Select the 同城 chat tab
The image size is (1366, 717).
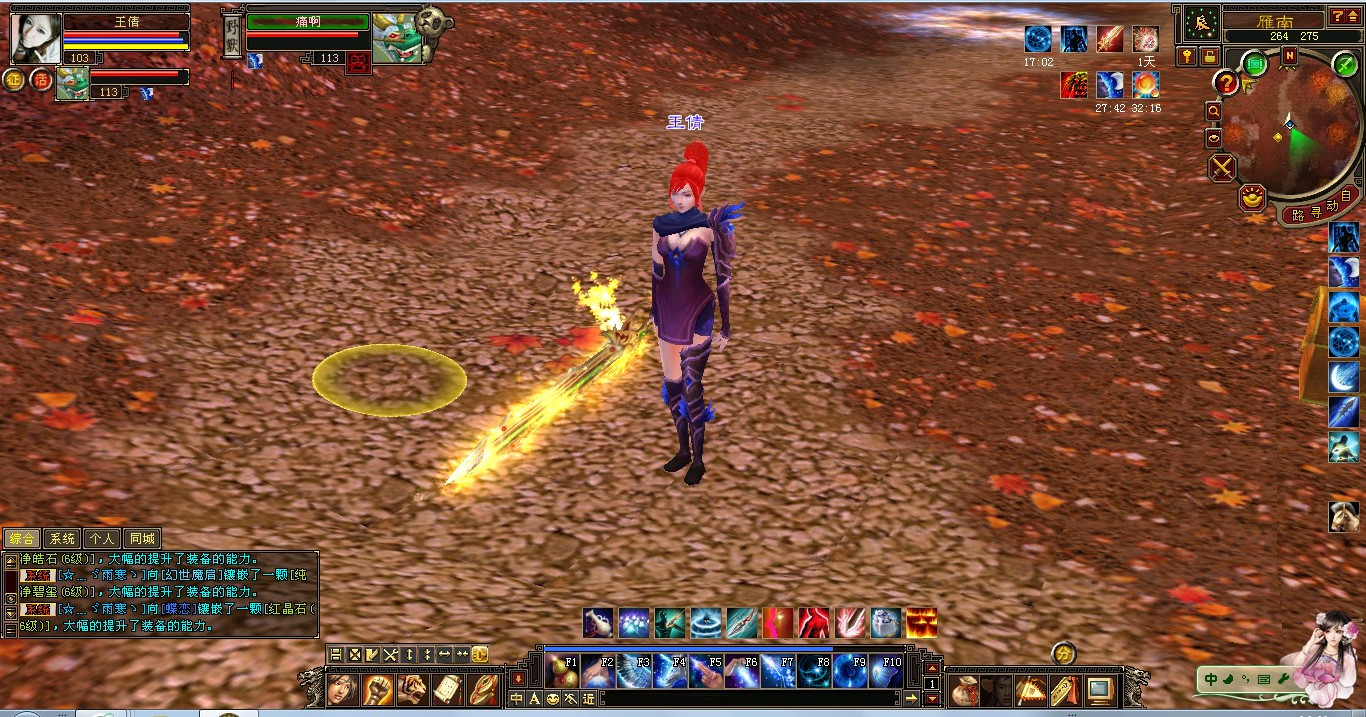[x=142, y=539]
